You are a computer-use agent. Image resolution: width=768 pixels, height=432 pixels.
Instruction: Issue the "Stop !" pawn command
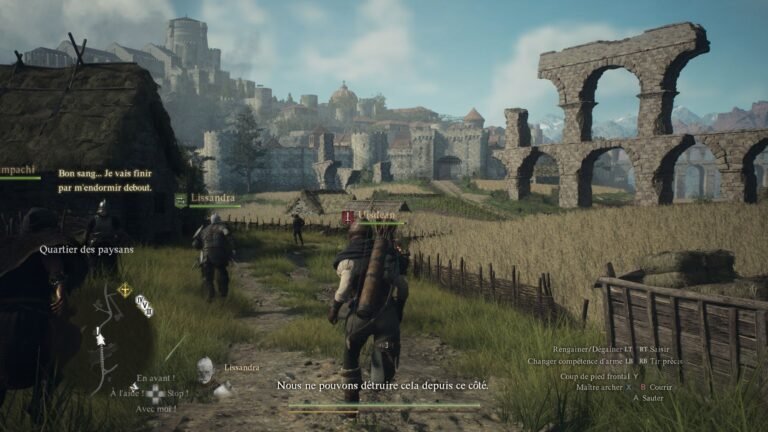pos(177,392)
